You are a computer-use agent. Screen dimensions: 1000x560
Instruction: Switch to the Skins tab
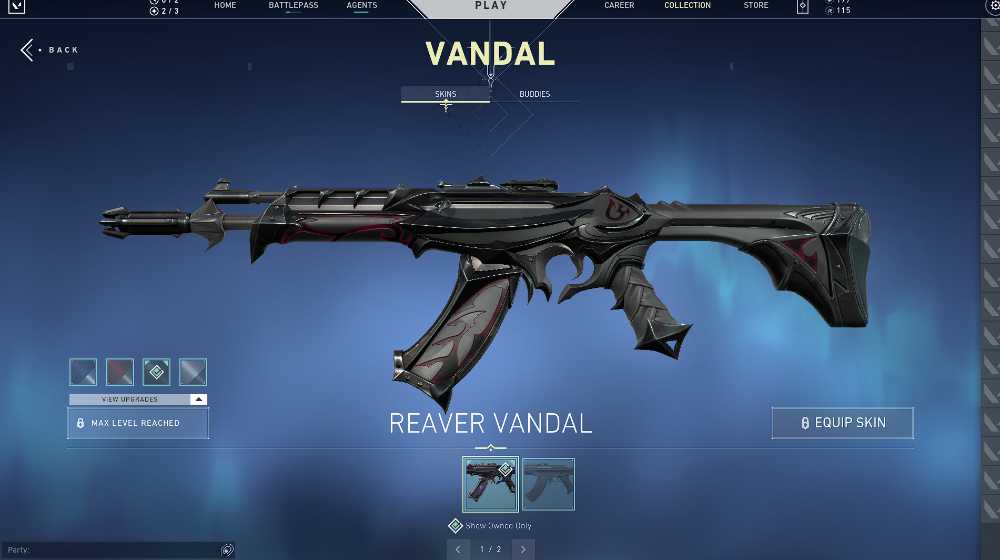click(445, 94)
